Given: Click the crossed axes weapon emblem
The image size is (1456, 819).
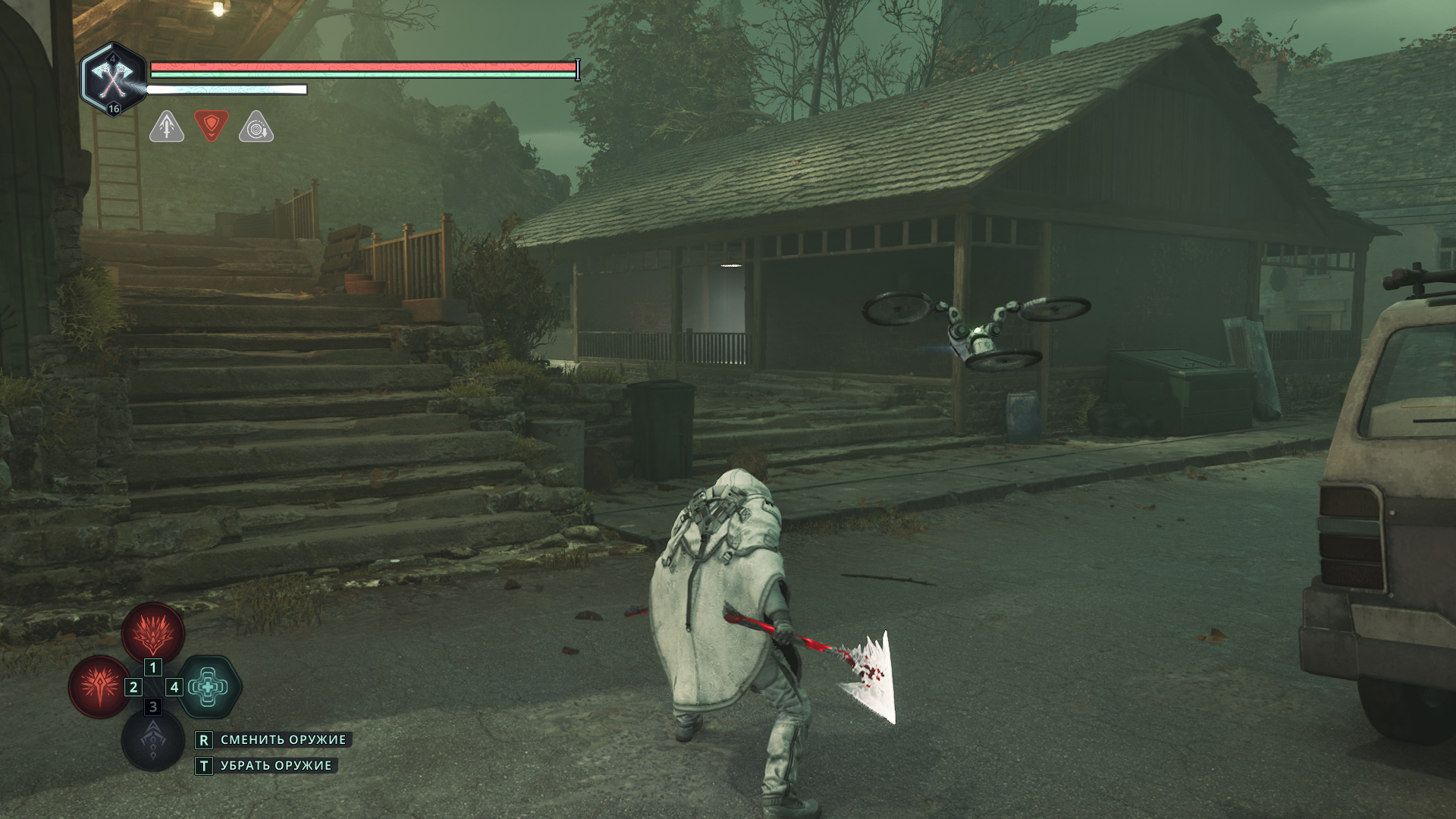Looking at the screenshot, I should point(113,78).
